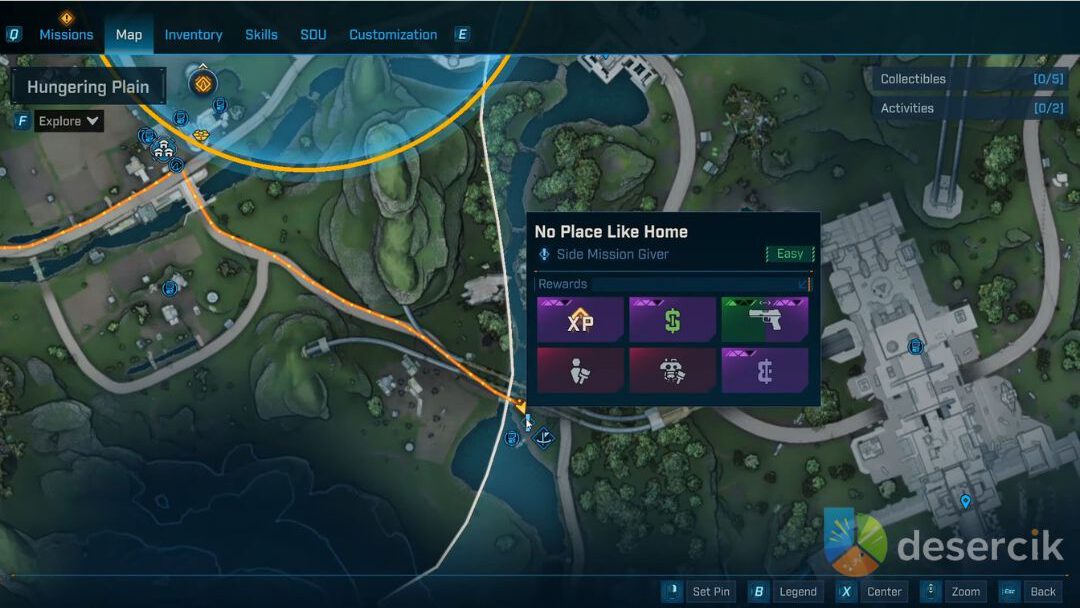This screenshot has height=608, width=1080.
Task: Switch to the Missions tab
Action: [x=66, y=34]
